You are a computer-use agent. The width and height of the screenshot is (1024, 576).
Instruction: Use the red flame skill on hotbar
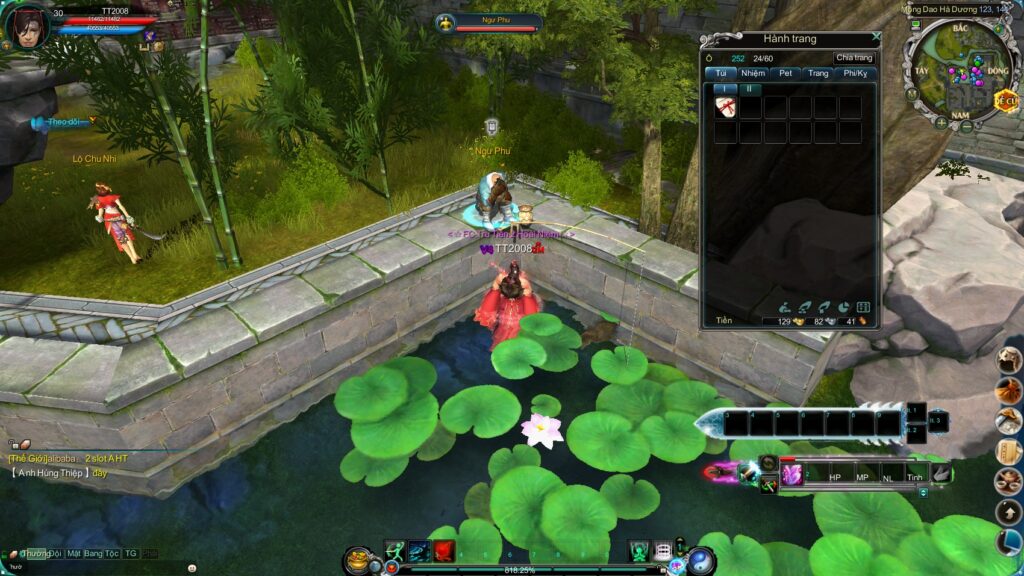click(444, 551)
